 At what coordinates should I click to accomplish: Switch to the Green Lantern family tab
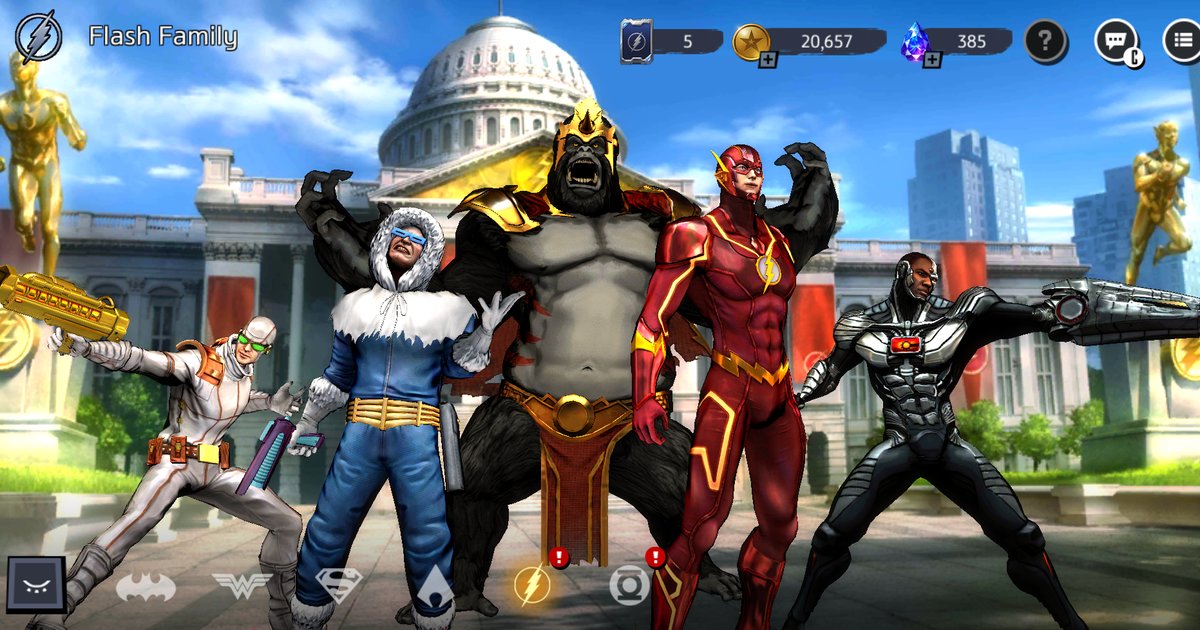(629, 585)
